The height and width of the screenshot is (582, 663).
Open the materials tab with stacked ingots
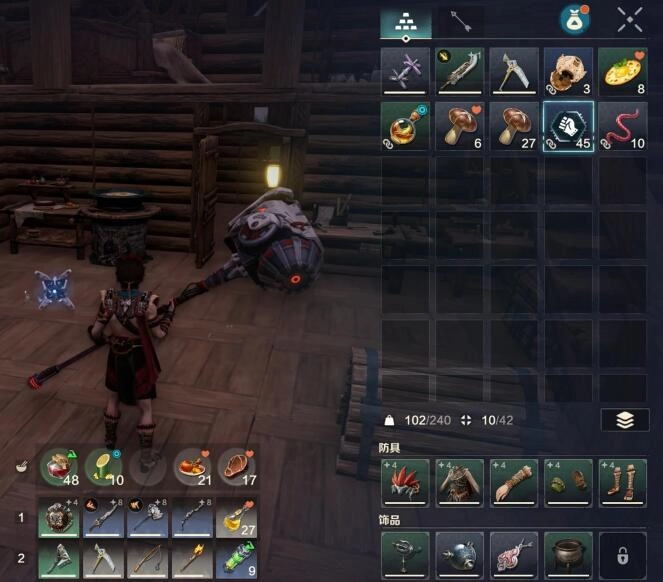click(x=407, y=22)
